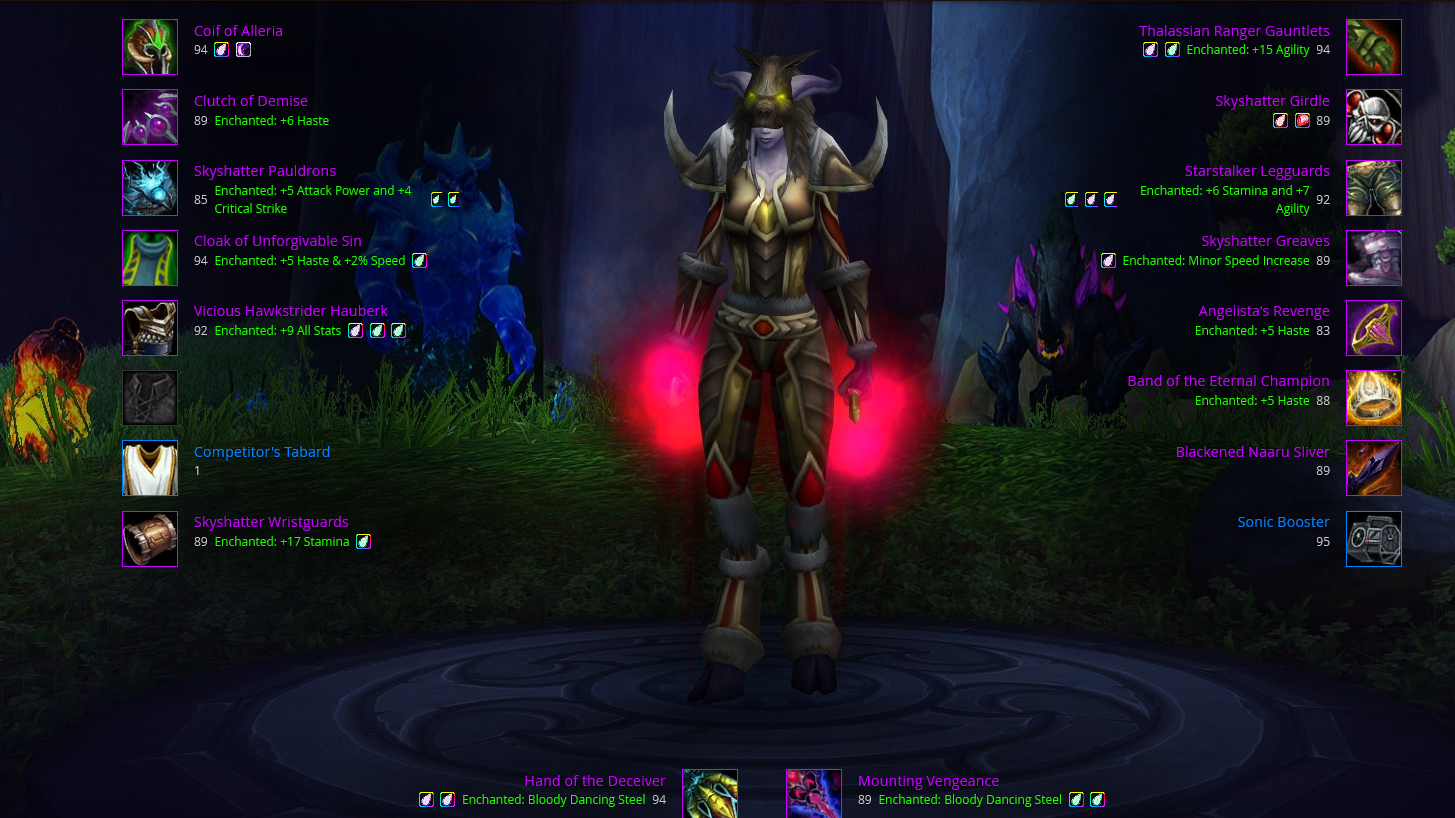Viewport: 1455px width, 818px height.
Task: Select the Starstalker Legguards item link
Action: point(1257,171)
